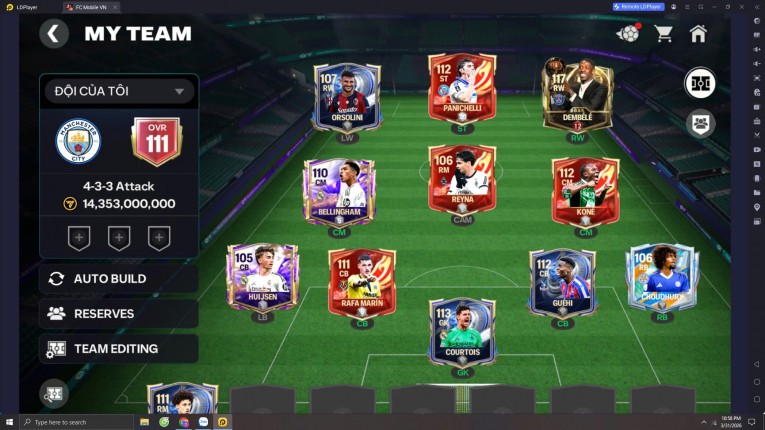Select goalkeeper Courtois's card
This screenshot has height=430, width=765.
462,332
